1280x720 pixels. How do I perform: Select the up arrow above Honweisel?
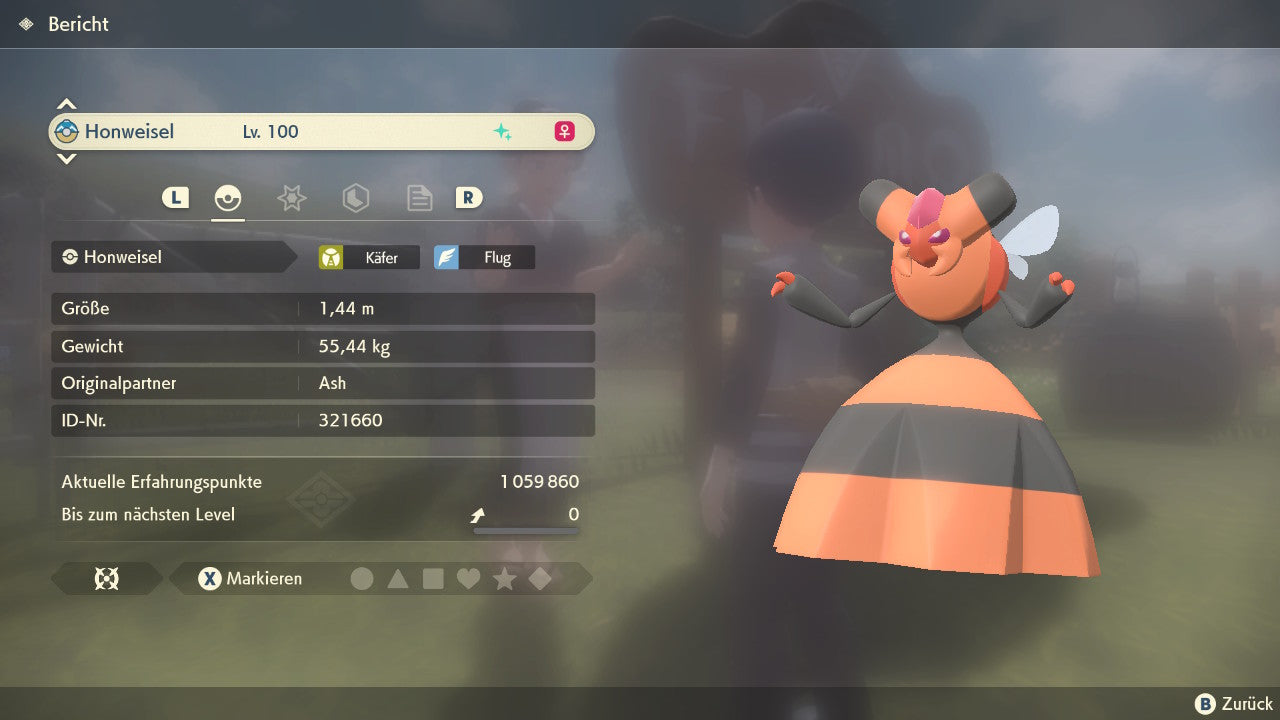click(66, 104)
